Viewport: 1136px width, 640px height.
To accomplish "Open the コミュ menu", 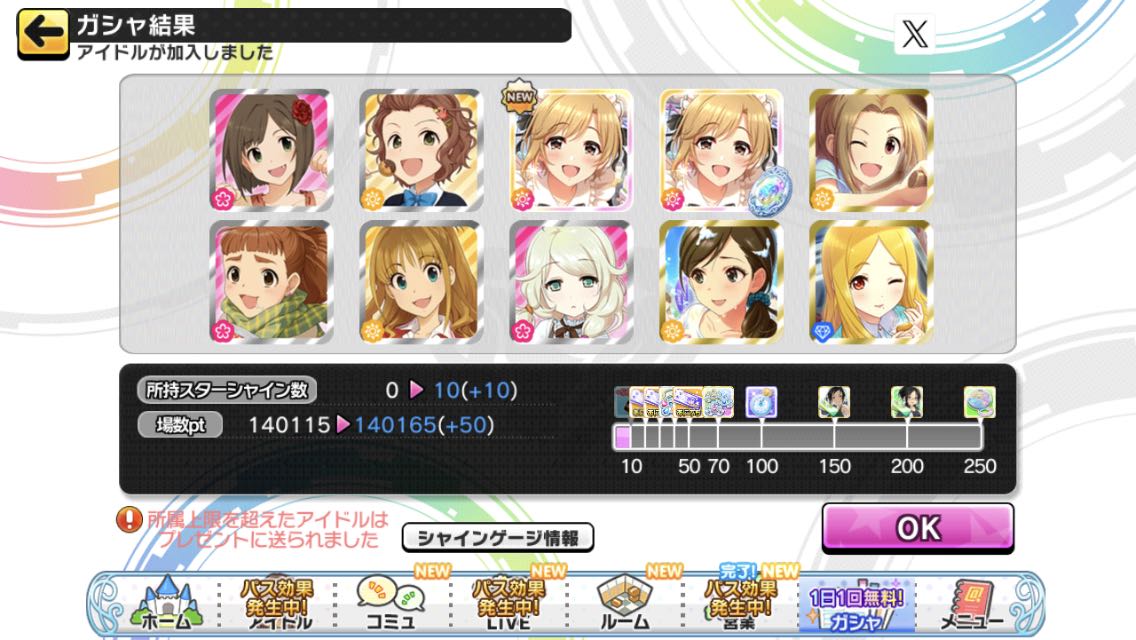I will click(x=392, y=602).
